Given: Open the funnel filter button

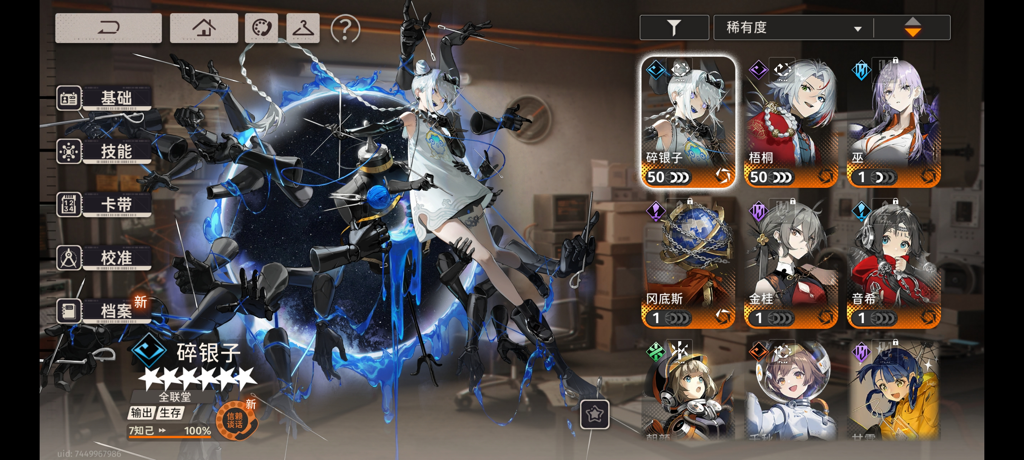Looking at the screenshot, I should (x=674, y=28).
